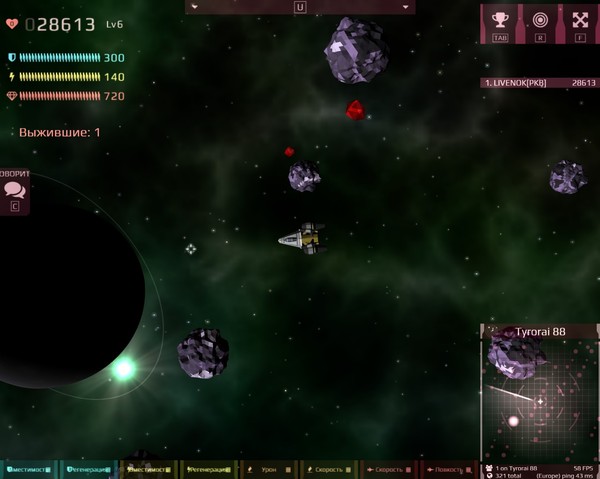Upgrade the yellow energy Регенерация stat

[x=208, y=469]
